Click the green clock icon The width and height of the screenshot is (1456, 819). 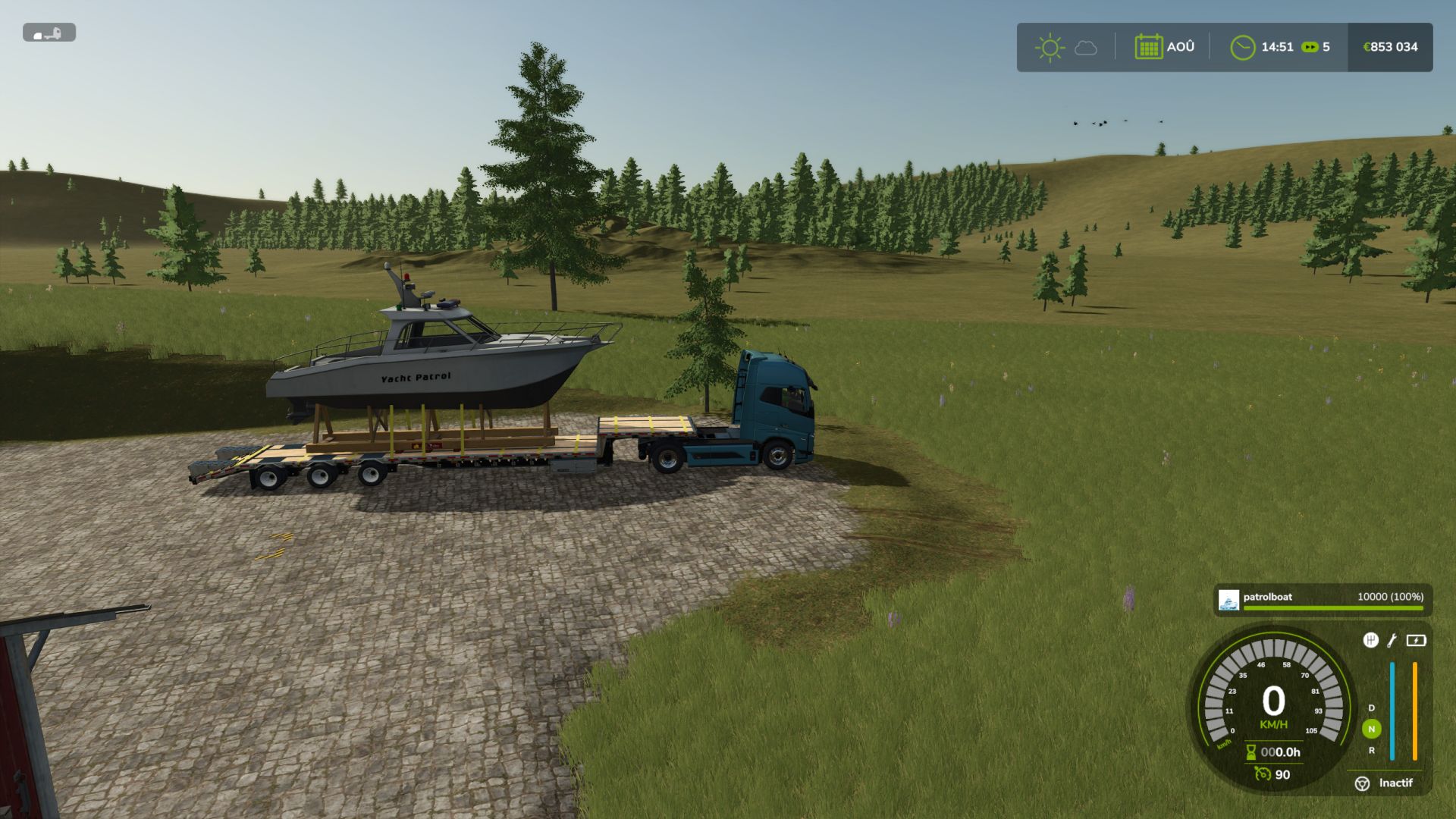click(x=1242, y=47)
